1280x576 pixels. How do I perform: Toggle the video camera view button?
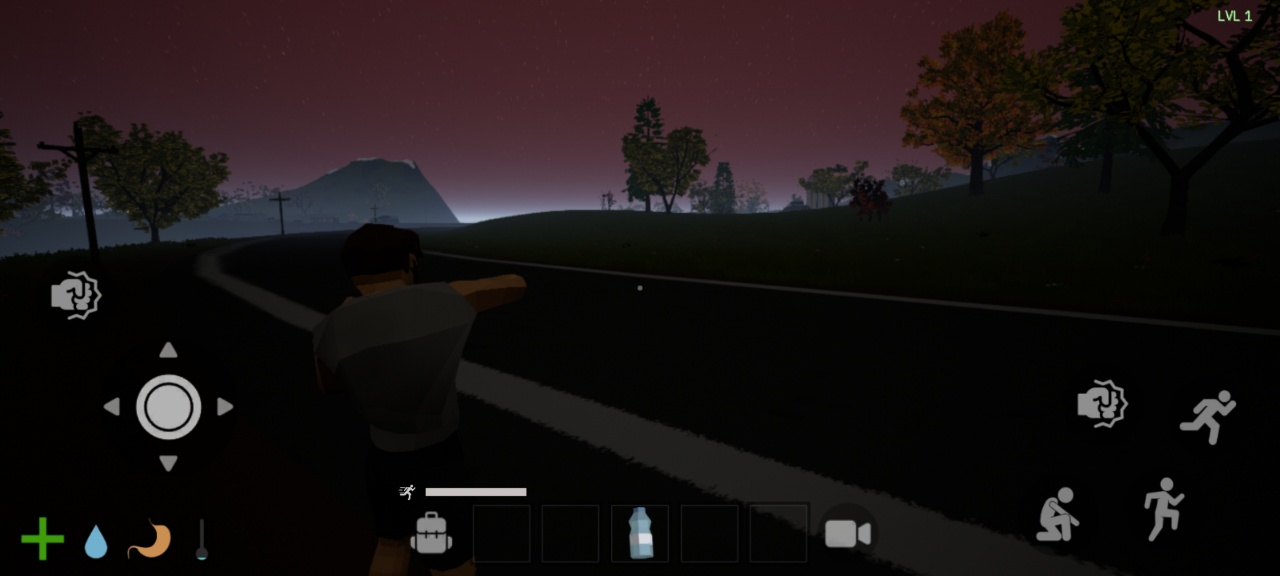(x=847, y=534)
